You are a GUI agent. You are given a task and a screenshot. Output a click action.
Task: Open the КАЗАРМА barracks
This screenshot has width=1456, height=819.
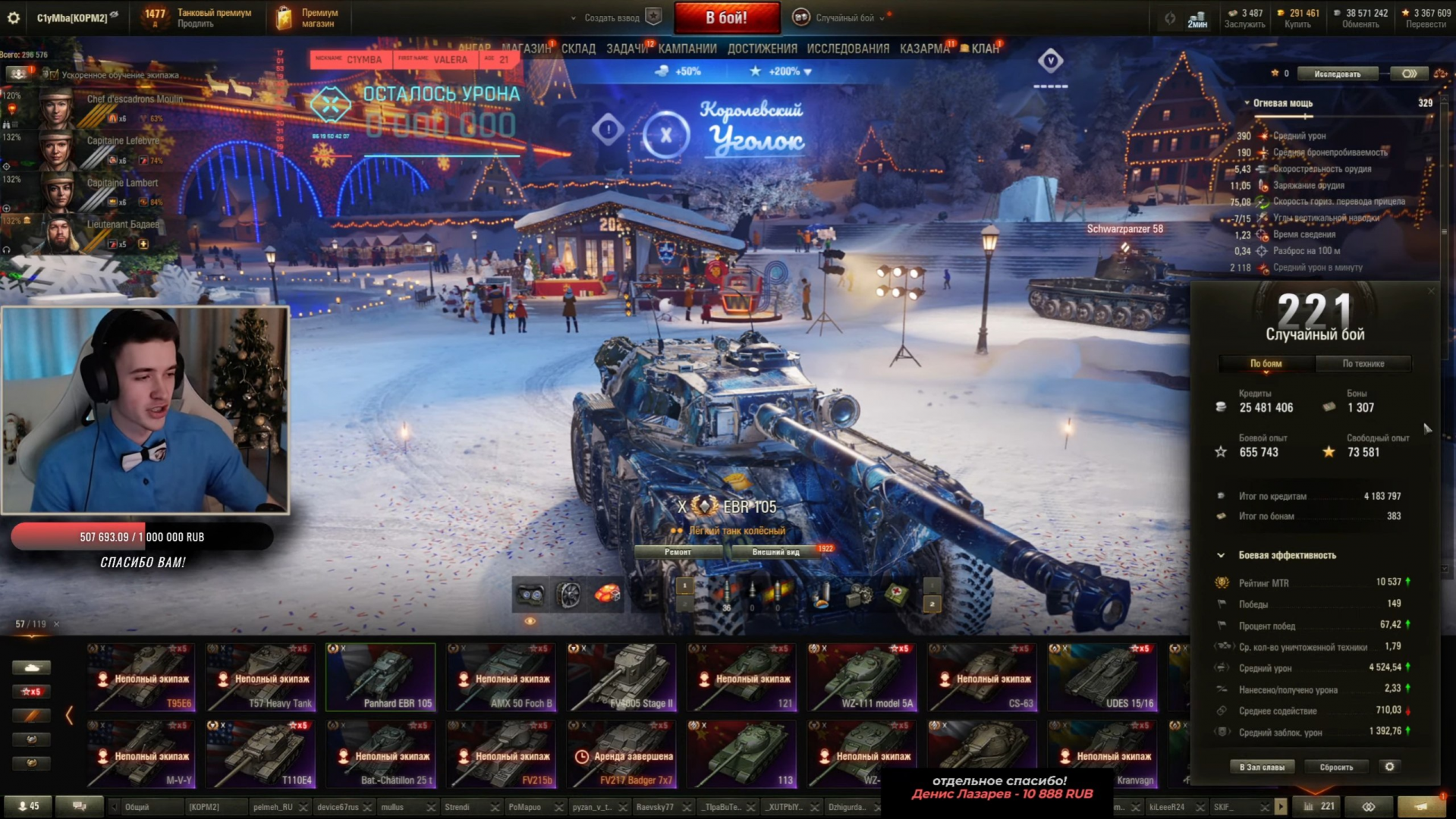point(924,49)
